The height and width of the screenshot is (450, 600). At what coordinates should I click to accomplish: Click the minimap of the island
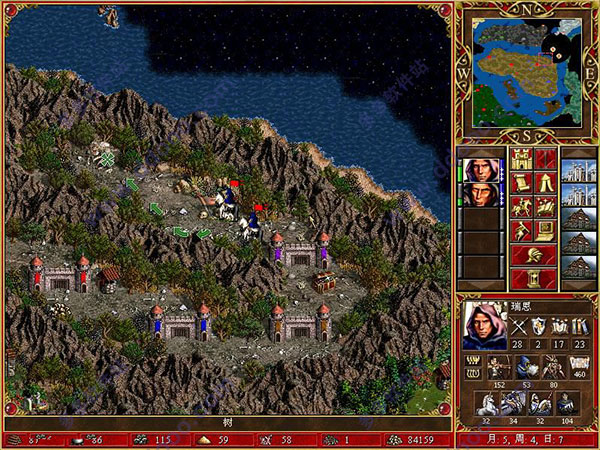(x=527, y=74)
